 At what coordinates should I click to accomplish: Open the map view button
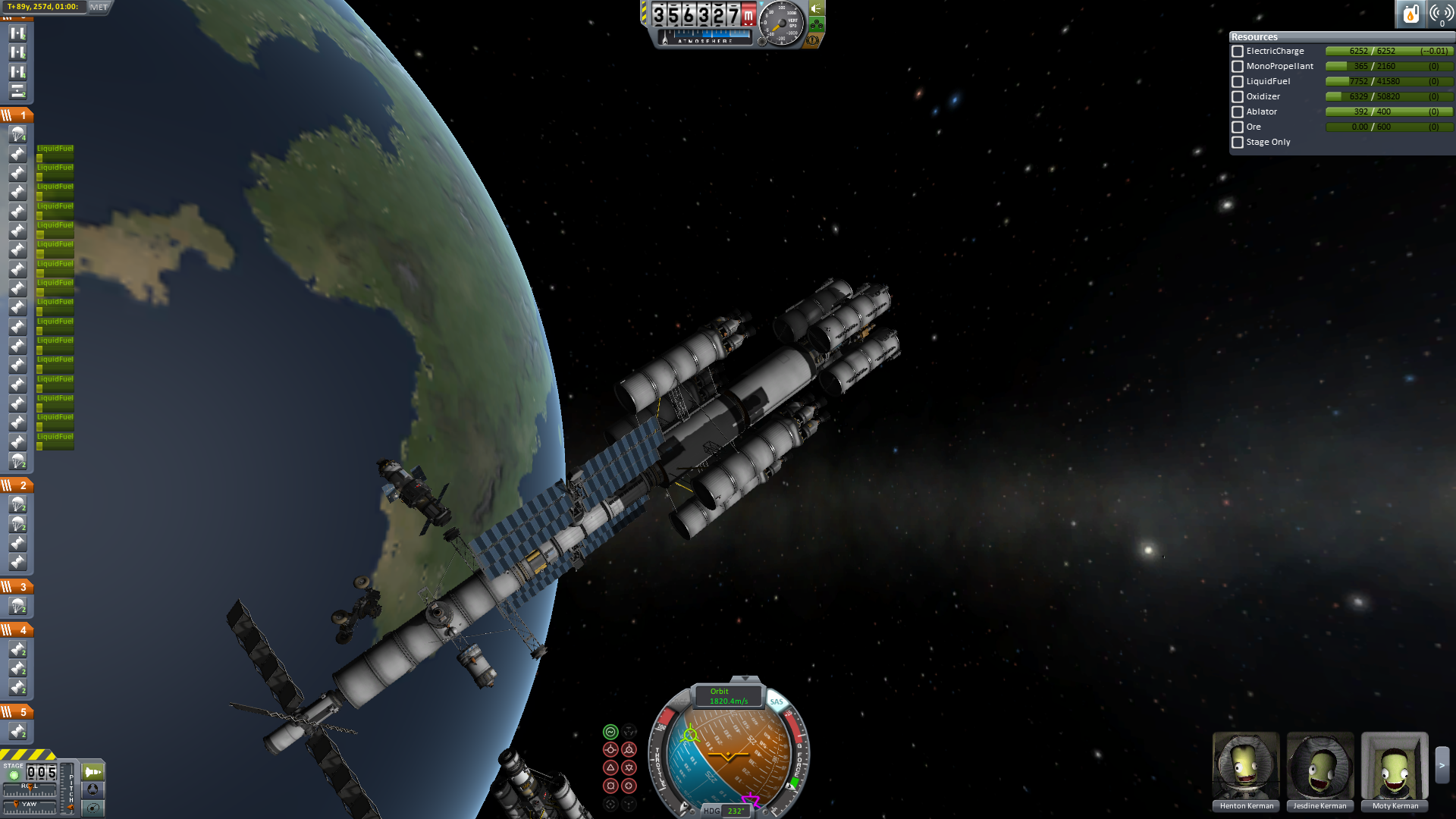[93, 808]
